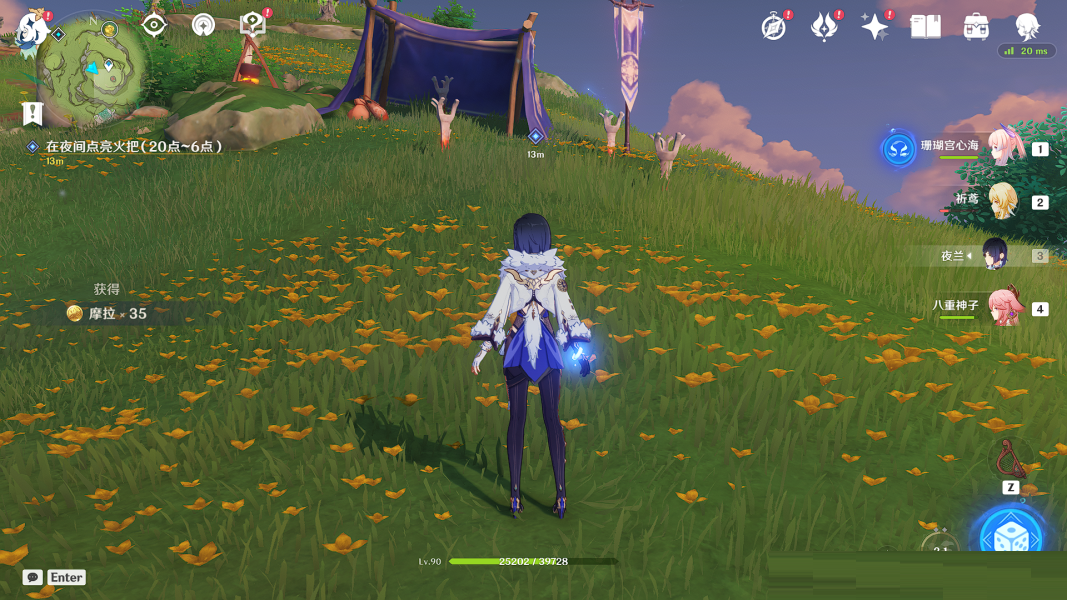
Task: Open the tutorial icon with question mark
Action: pyautogui.click(x=253, y=26)
